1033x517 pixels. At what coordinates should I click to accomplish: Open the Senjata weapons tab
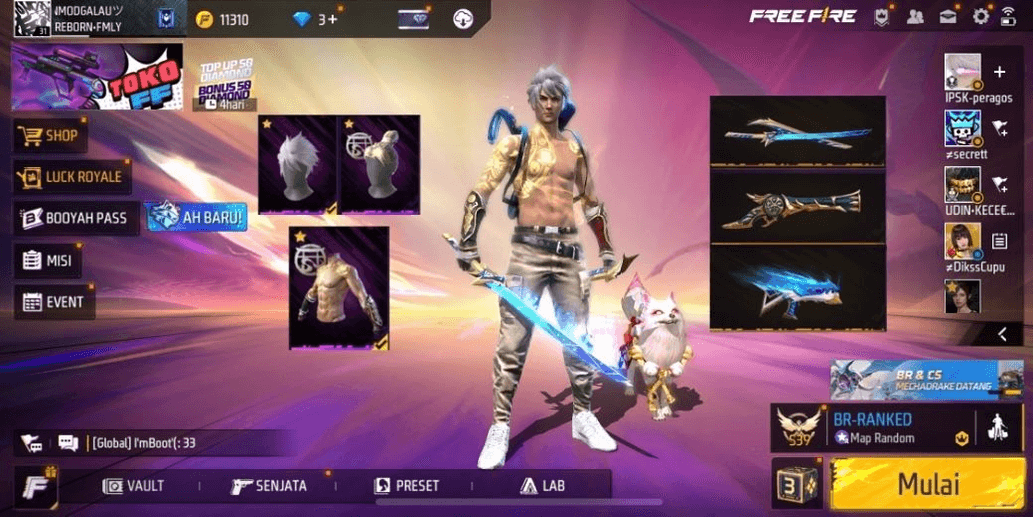click(269, 486)
